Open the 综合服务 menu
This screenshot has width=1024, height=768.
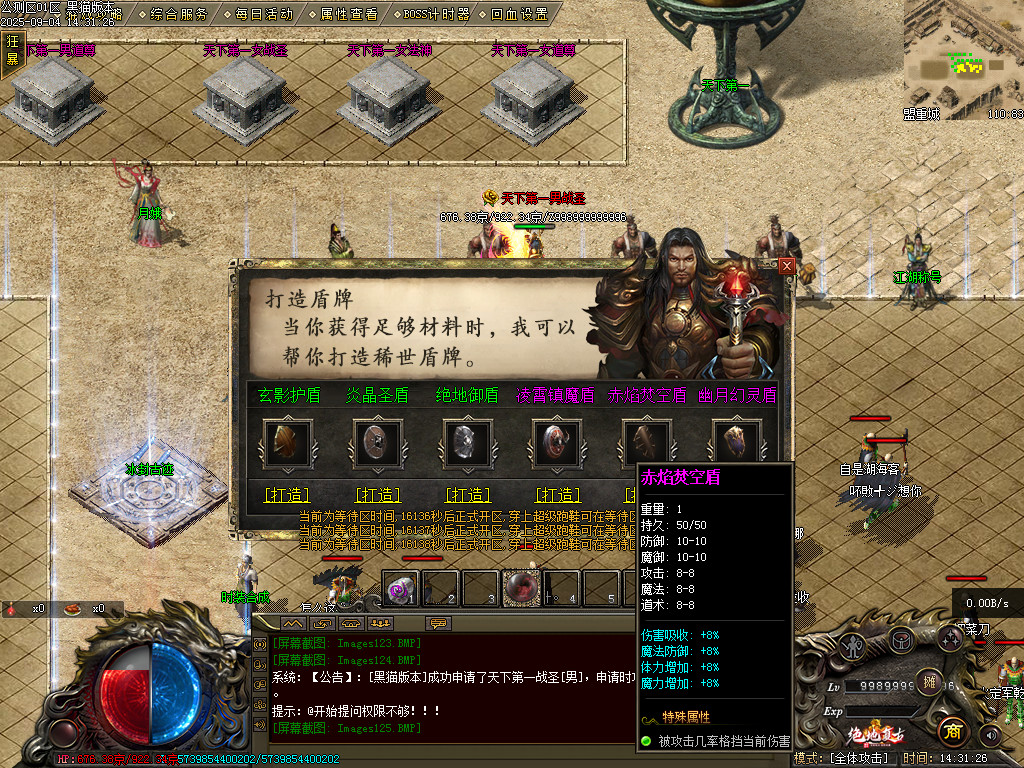pos(180,14)
